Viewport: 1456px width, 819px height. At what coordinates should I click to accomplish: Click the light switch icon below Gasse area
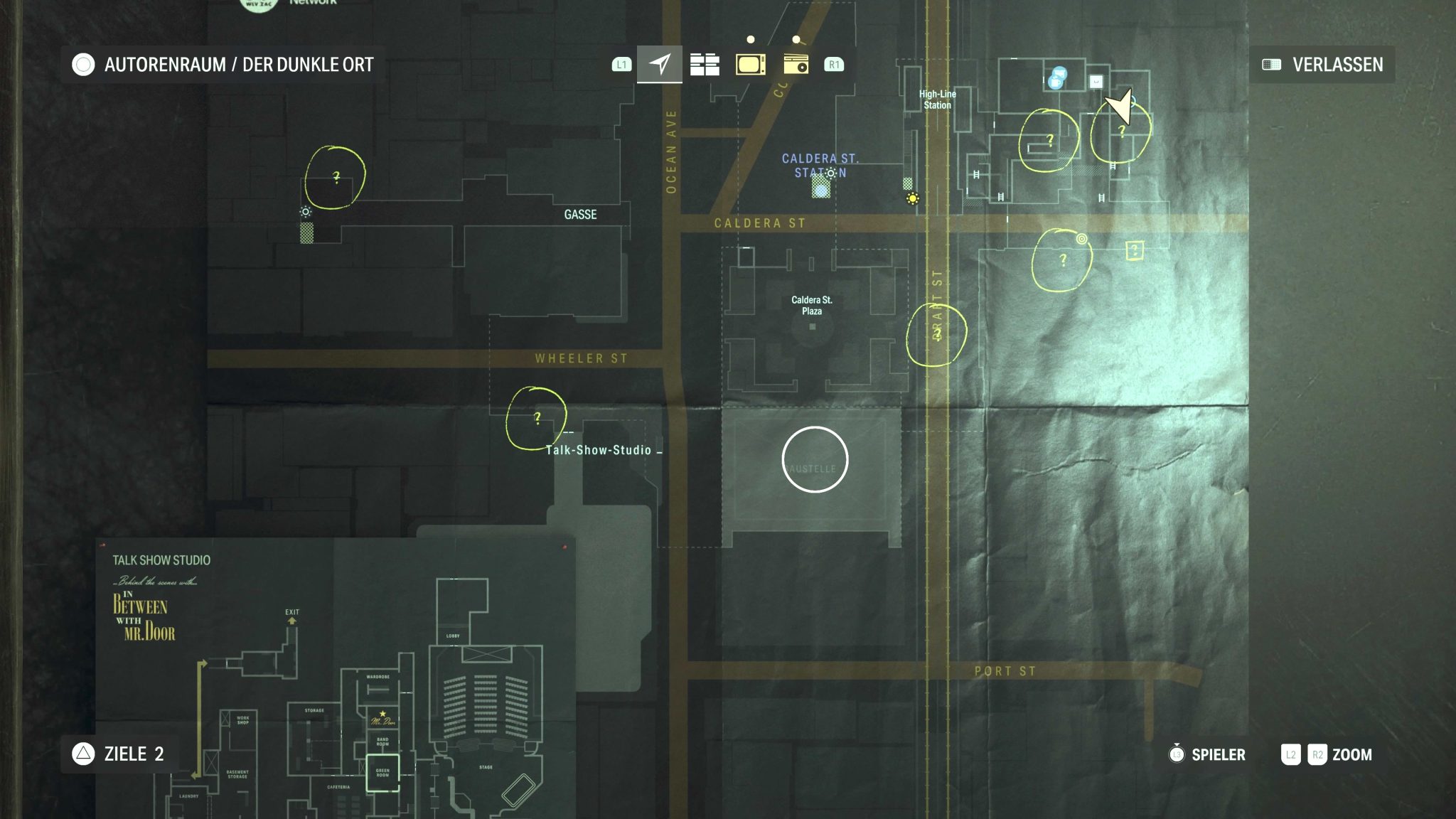305,211
